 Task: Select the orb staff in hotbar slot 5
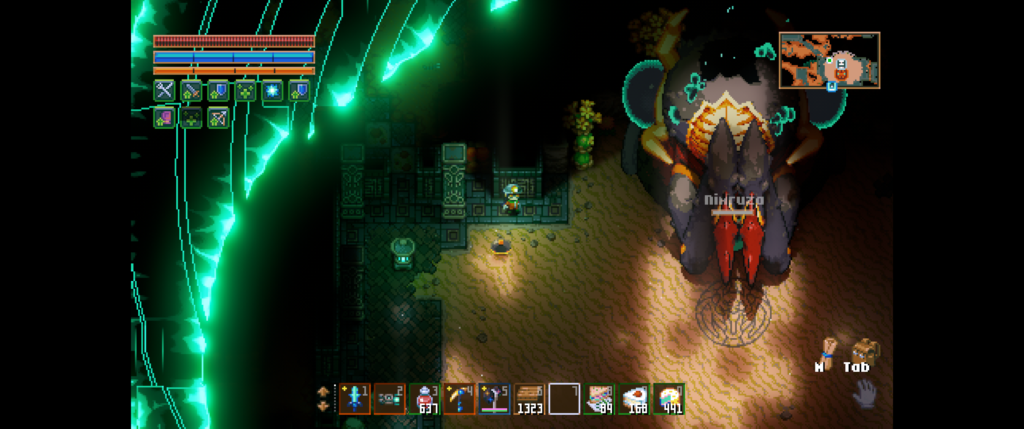pos(495,398)
